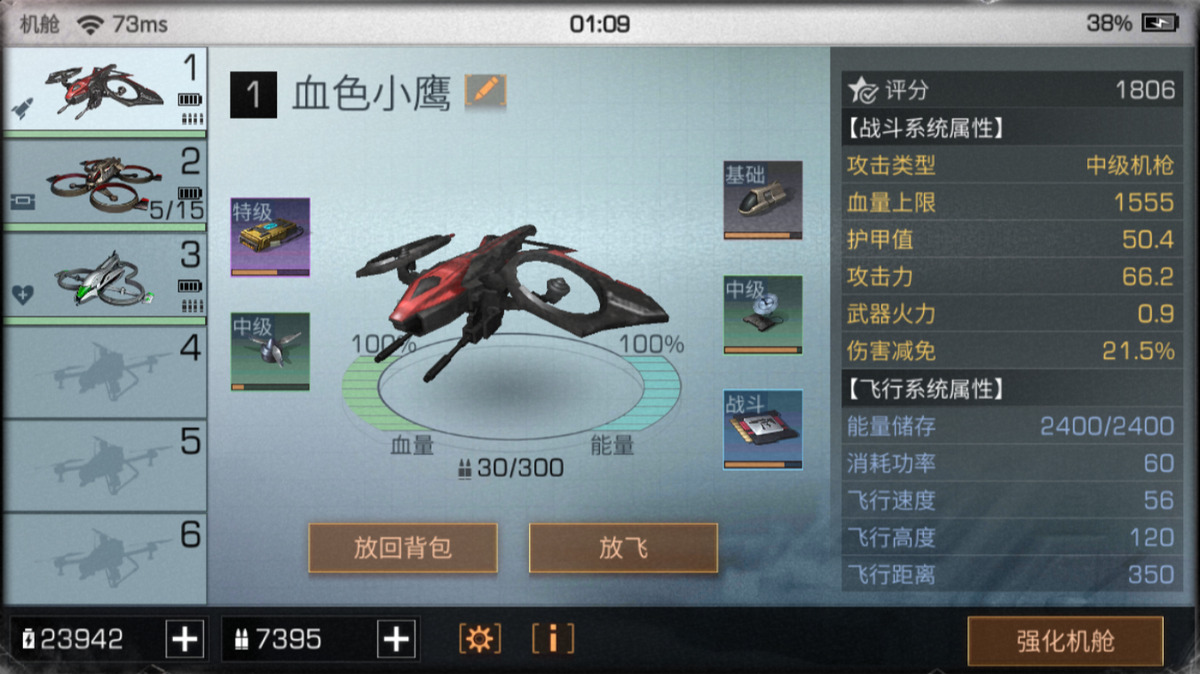Launch the drone with 放飞
This screenshot has width=1200, height=674.
pyautogui.click(x=623, y=548)
